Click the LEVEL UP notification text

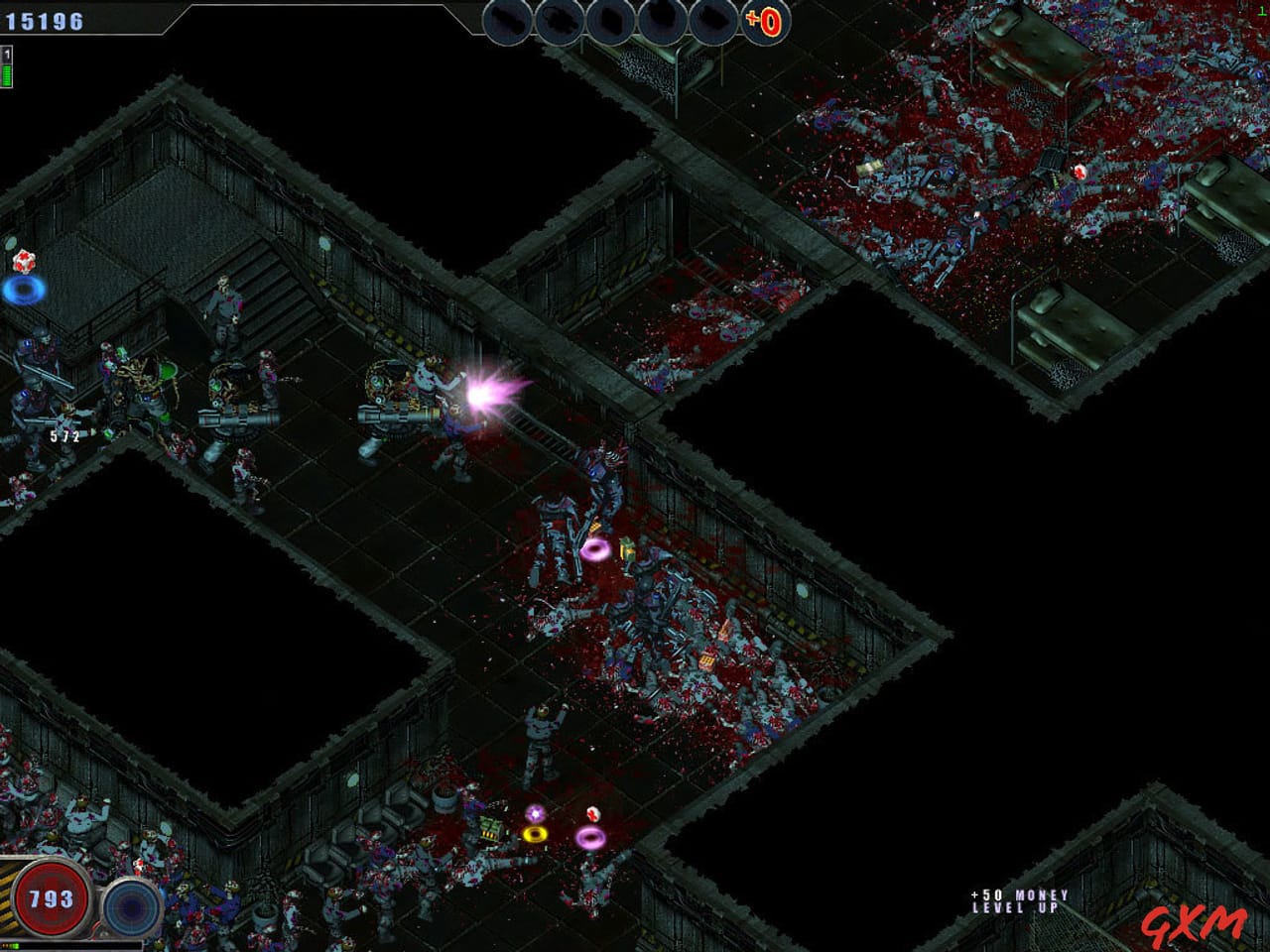[x=1014, y=905]
